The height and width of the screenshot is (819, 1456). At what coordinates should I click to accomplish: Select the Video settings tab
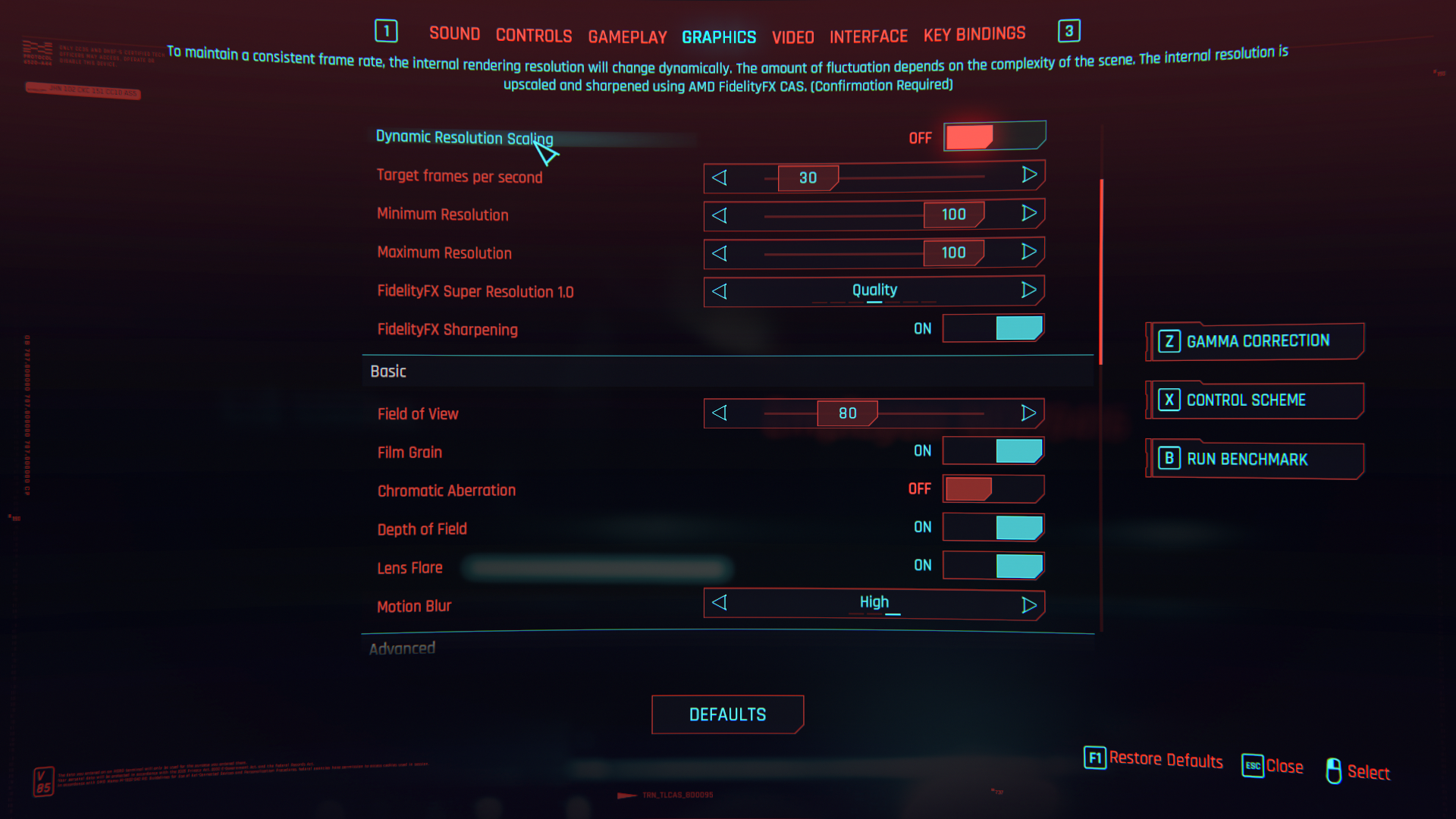point(792,37)
